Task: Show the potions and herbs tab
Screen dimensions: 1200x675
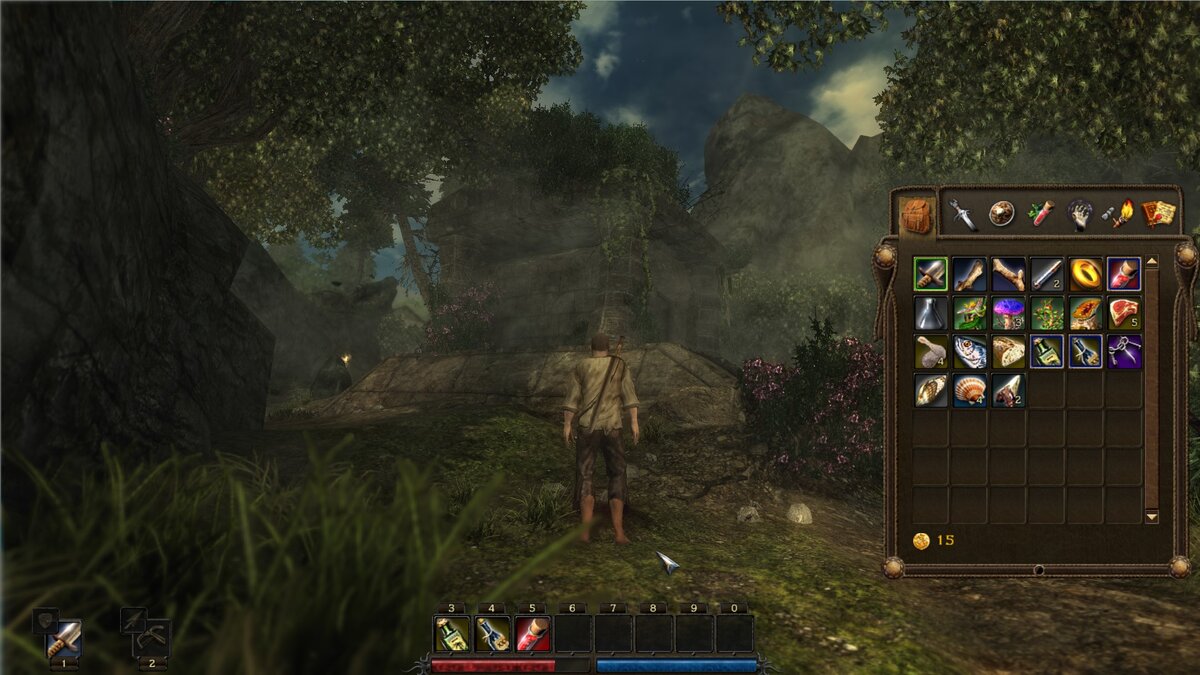Action: click(1041, 214)
